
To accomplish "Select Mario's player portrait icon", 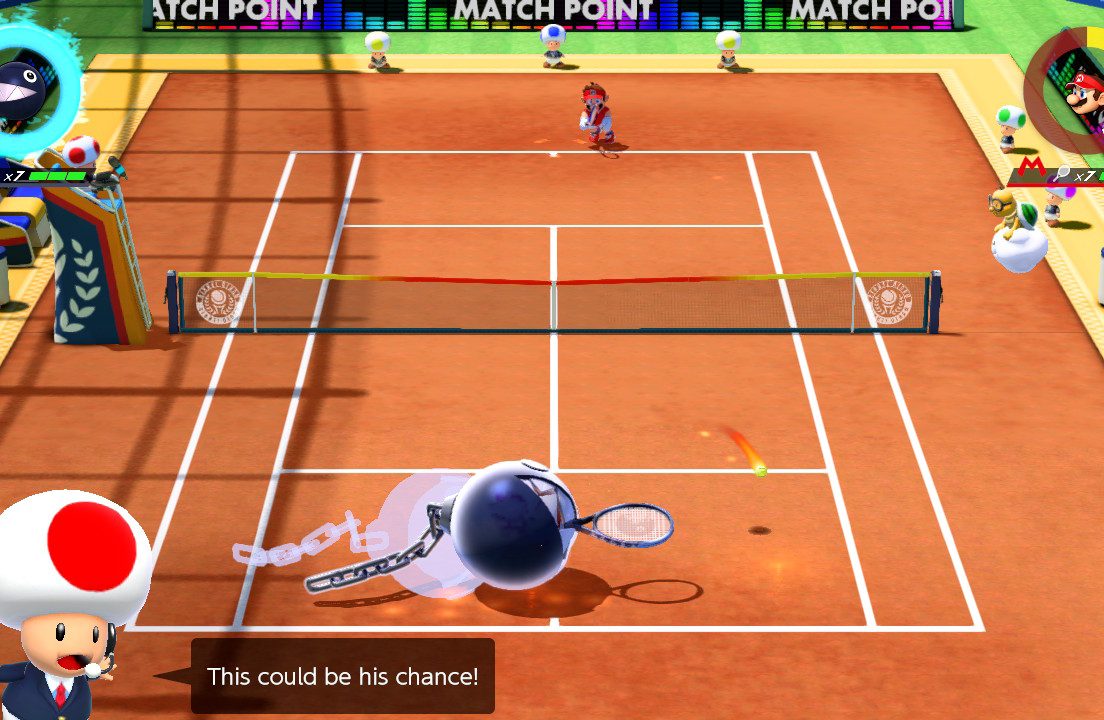I will [1083, 97].
